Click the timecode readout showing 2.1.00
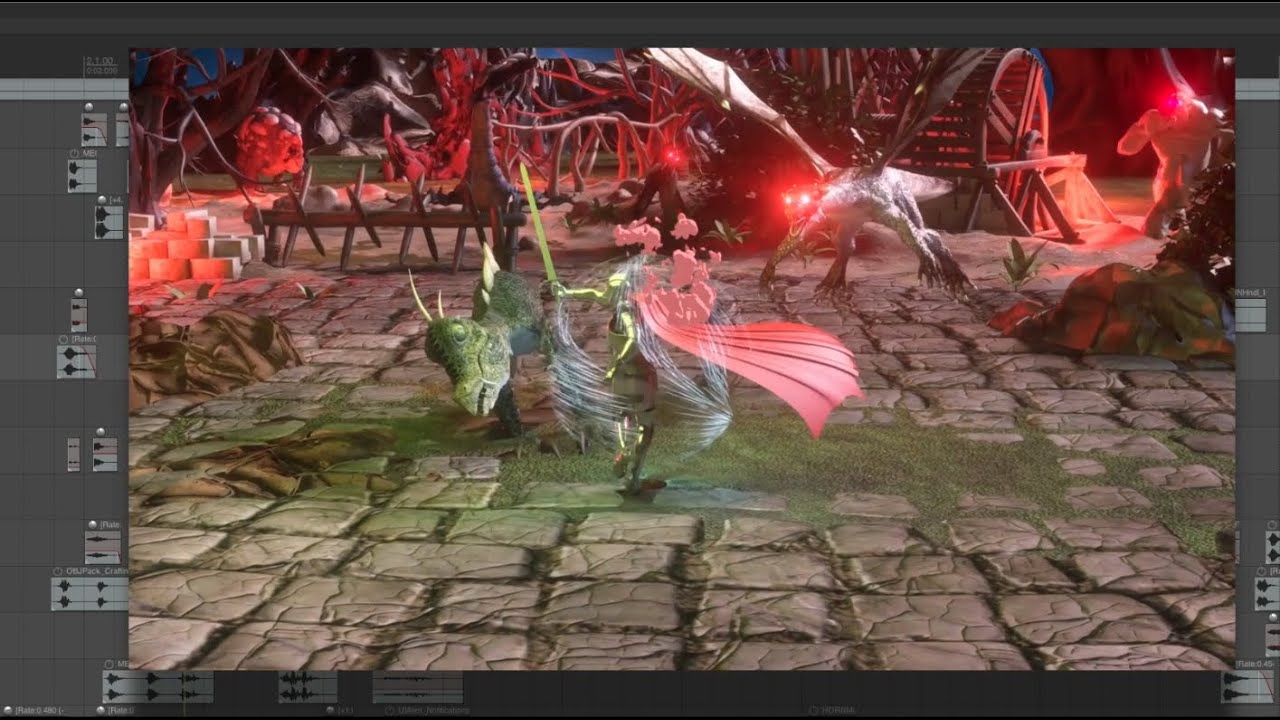This screenshot has height=720, width=1280. pyautogui.click(x=104, y=61)
